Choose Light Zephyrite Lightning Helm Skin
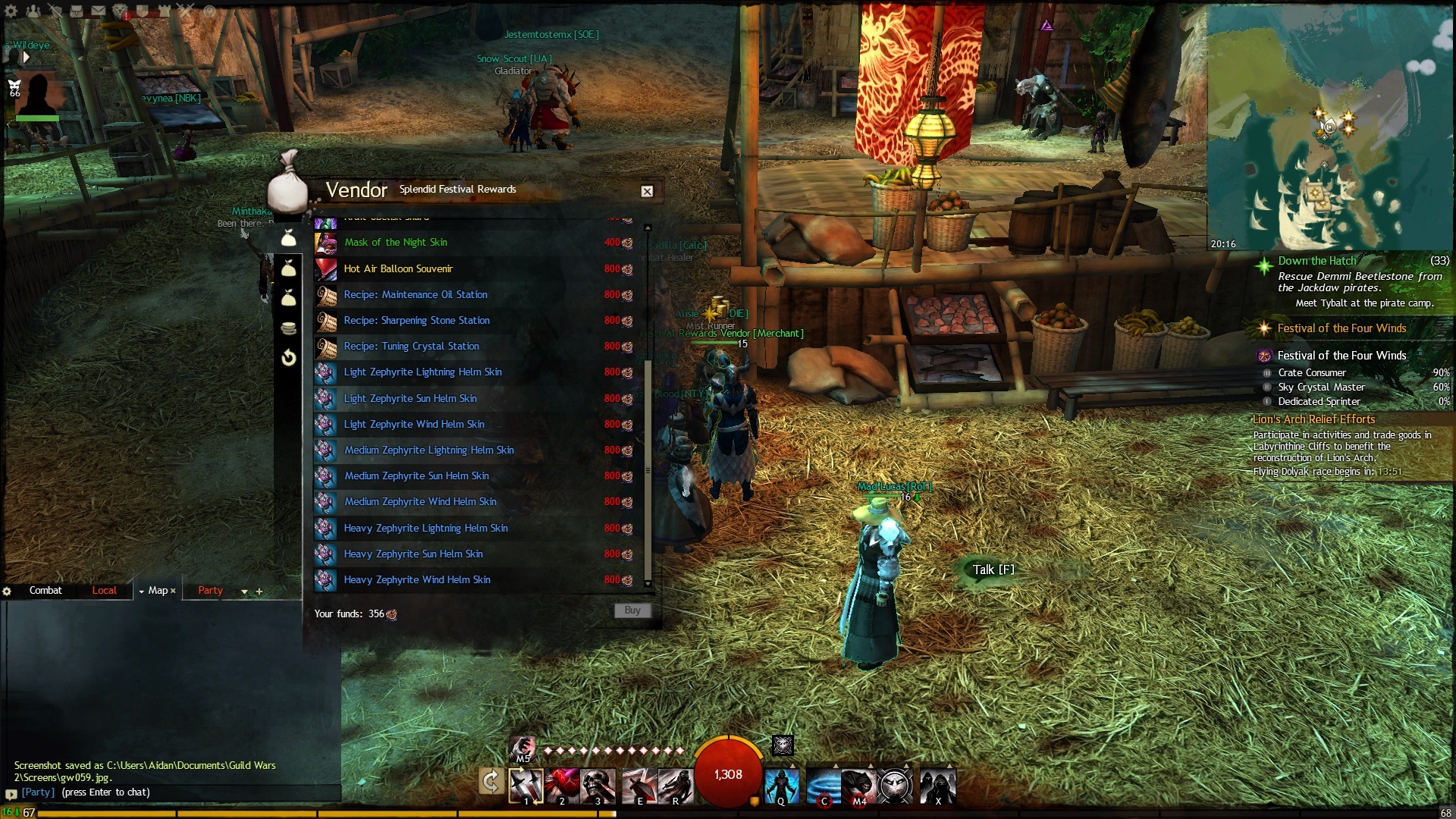This screenshot has width=1456, height=819. pyautogui.click(x=422, y=372)
